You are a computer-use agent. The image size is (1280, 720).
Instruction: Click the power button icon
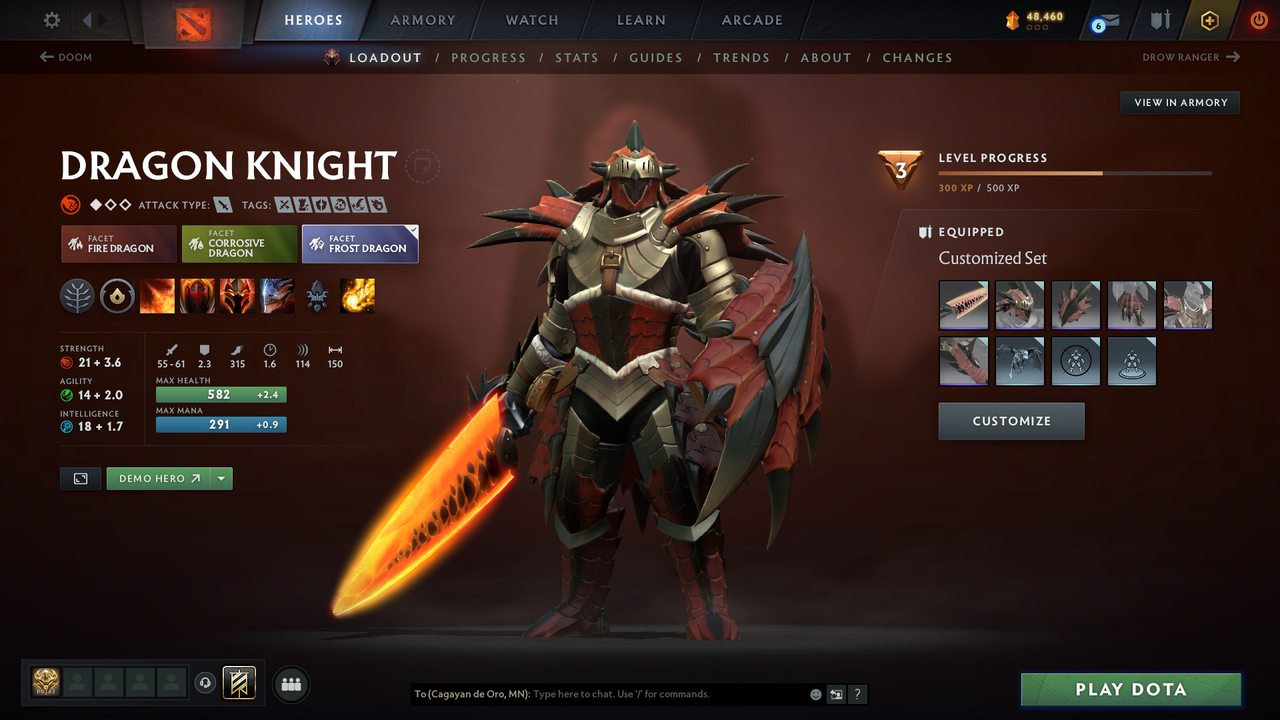[1258, 20]
